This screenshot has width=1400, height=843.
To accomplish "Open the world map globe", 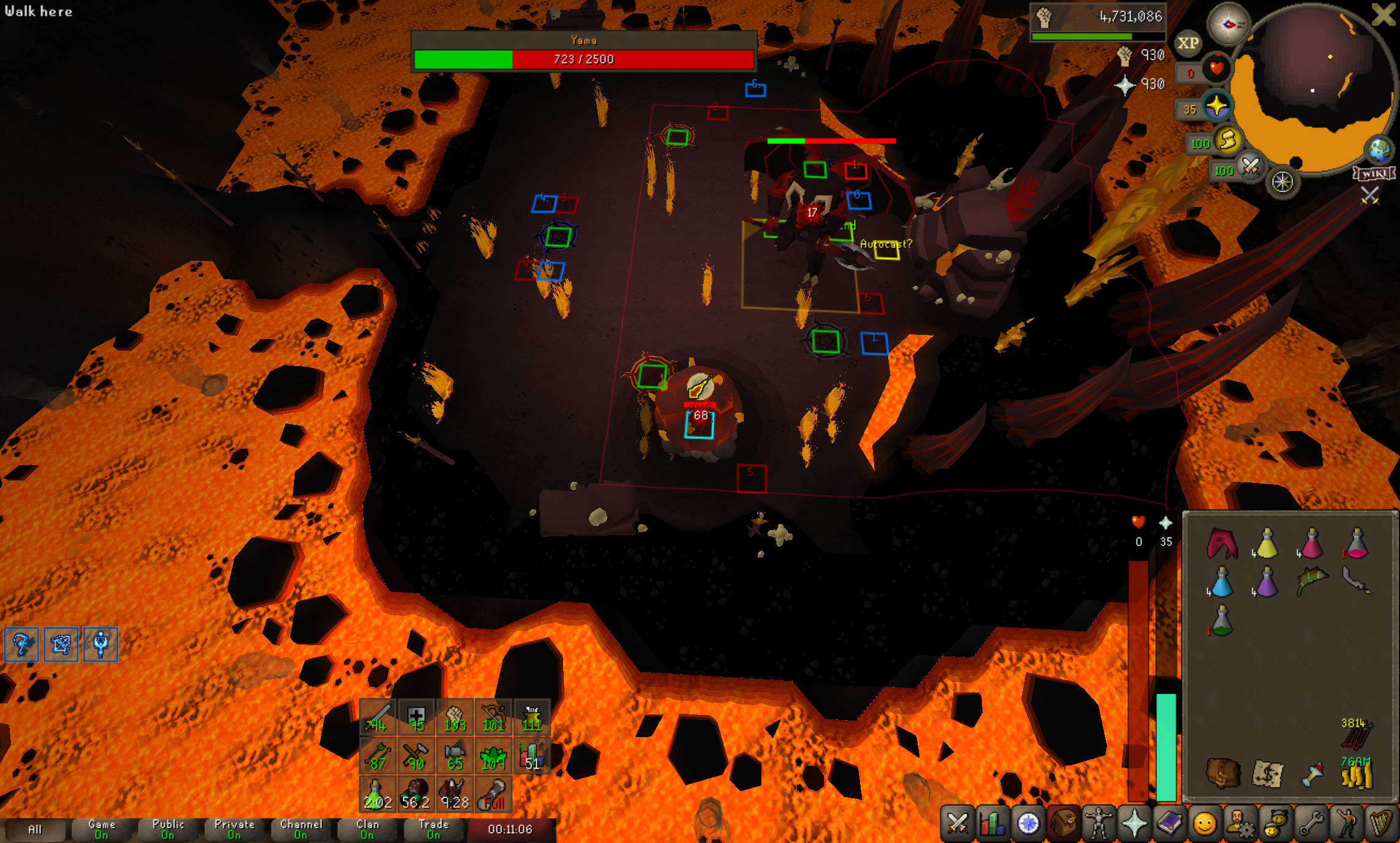I will (x=1379, y=149).
